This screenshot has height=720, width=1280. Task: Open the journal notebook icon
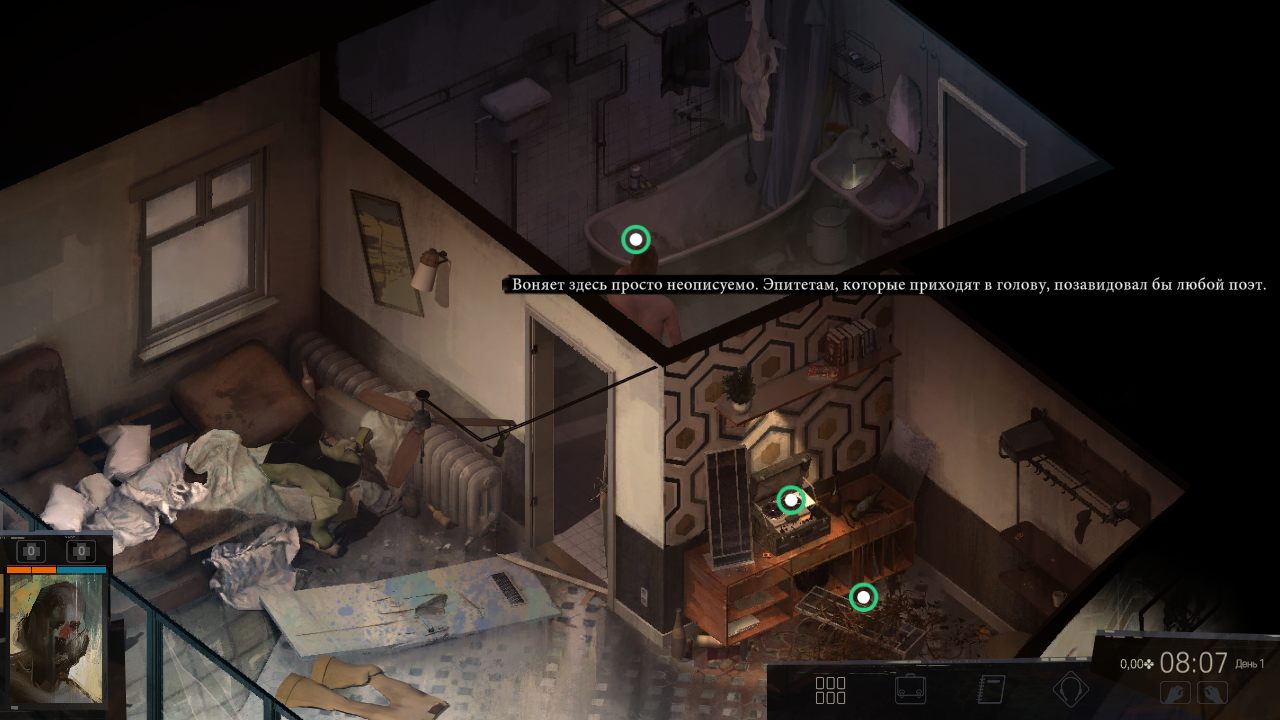click(990, 689)
